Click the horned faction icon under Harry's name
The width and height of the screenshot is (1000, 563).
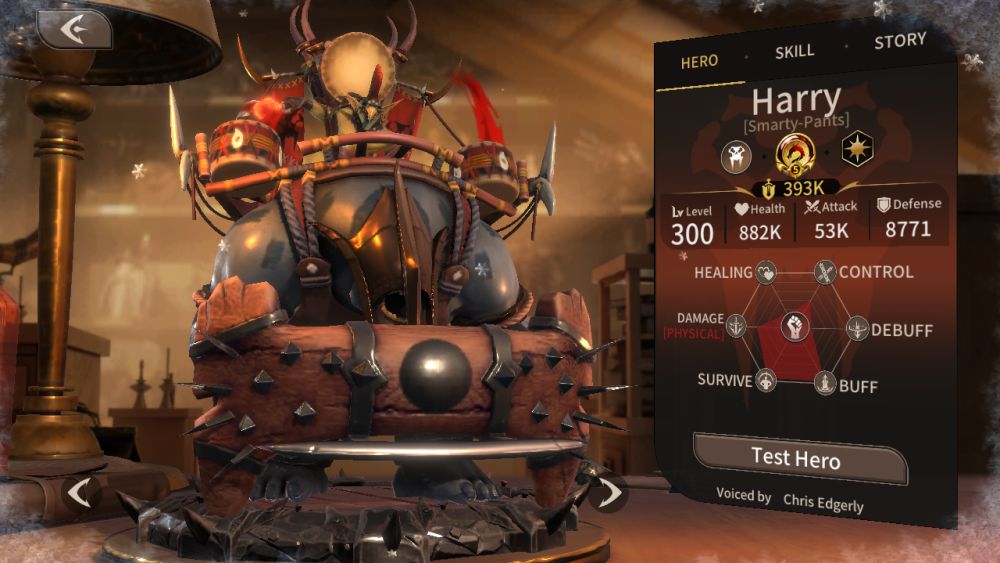[x=737, y=155]
